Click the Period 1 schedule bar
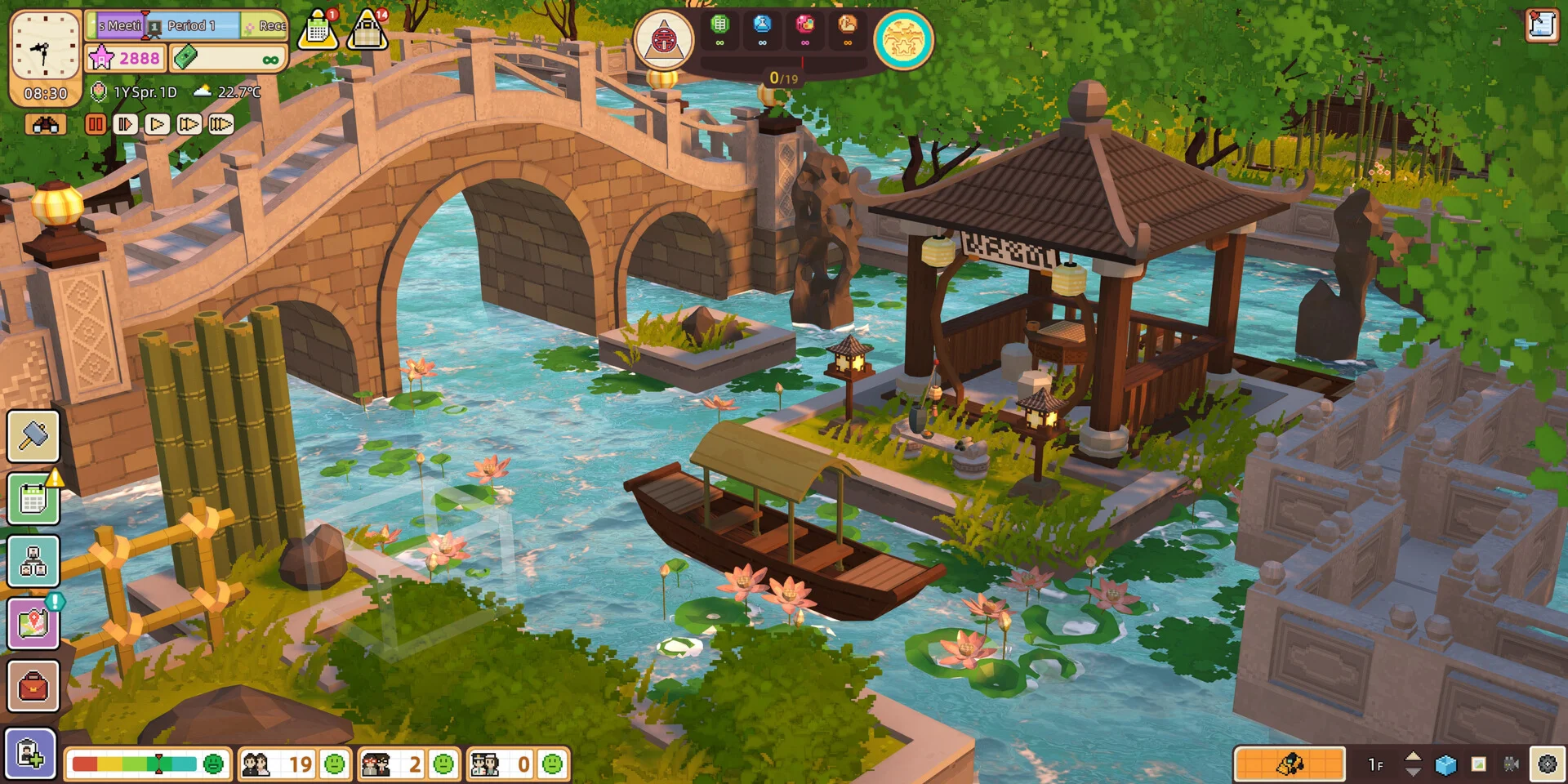The image size is (1568, 784). click(192, 26)
